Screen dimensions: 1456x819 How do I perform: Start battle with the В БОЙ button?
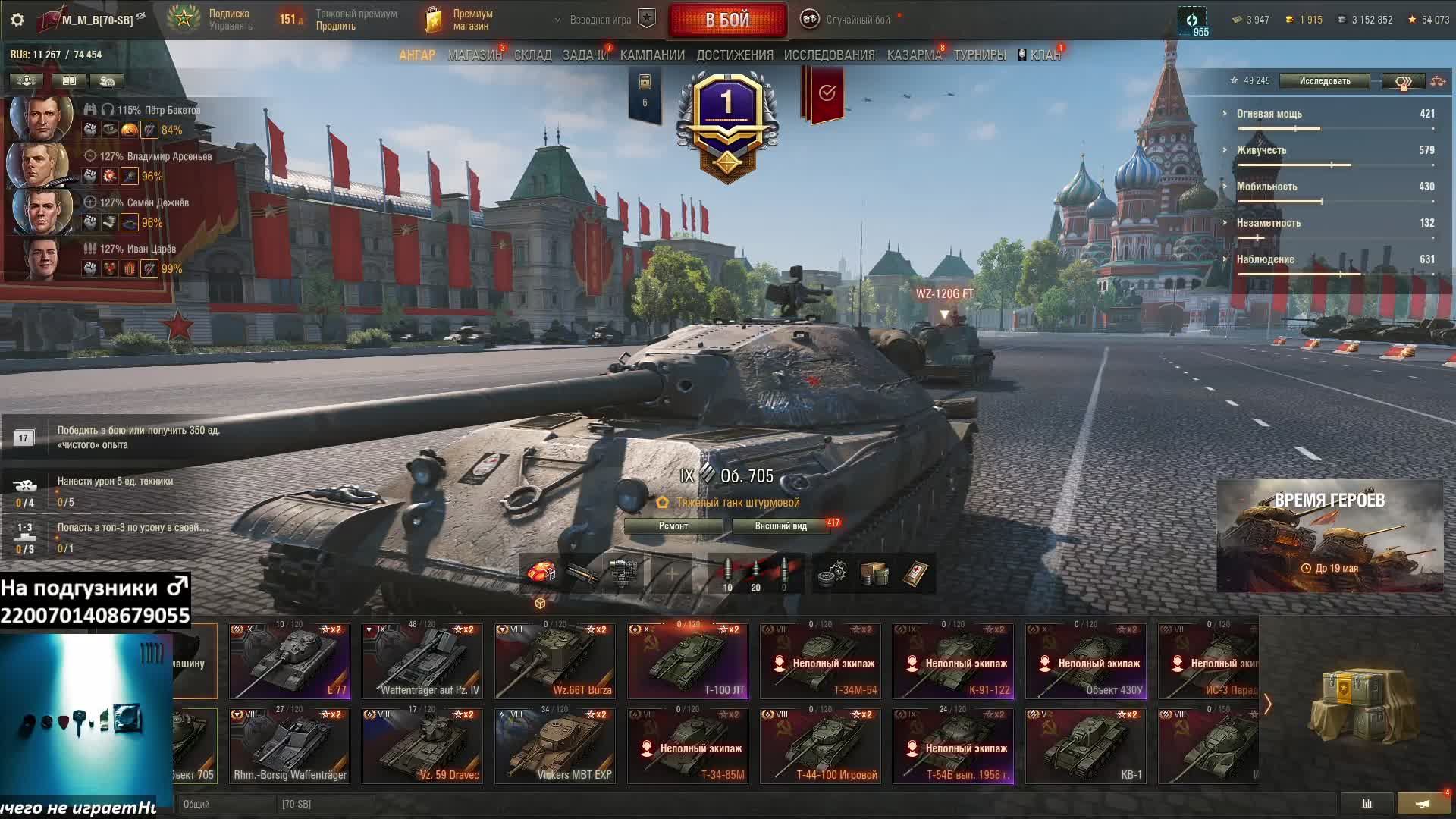[x=727, y=20]
